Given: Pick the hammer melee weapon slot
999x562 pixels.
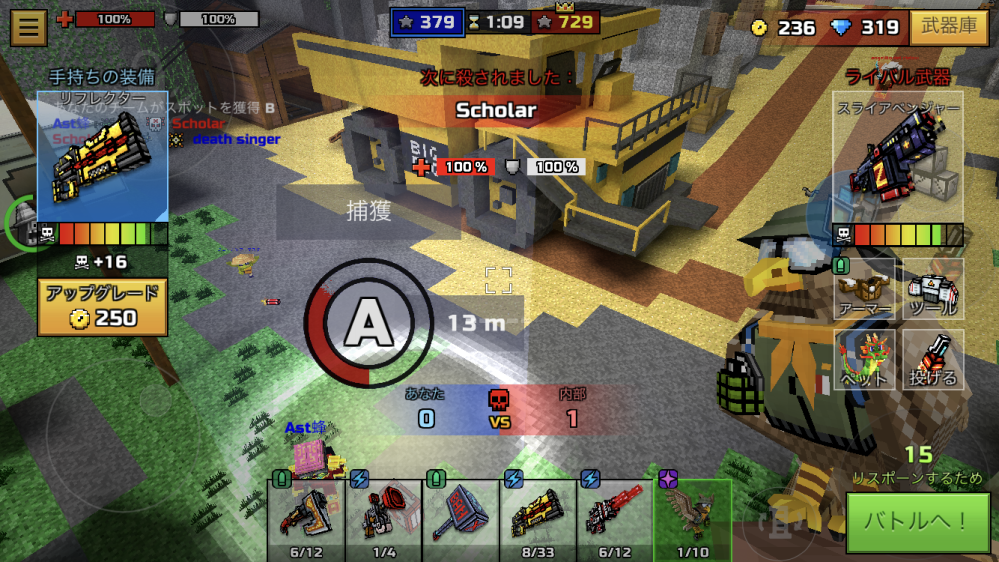Looking at the screenshot, I should 461,515.
